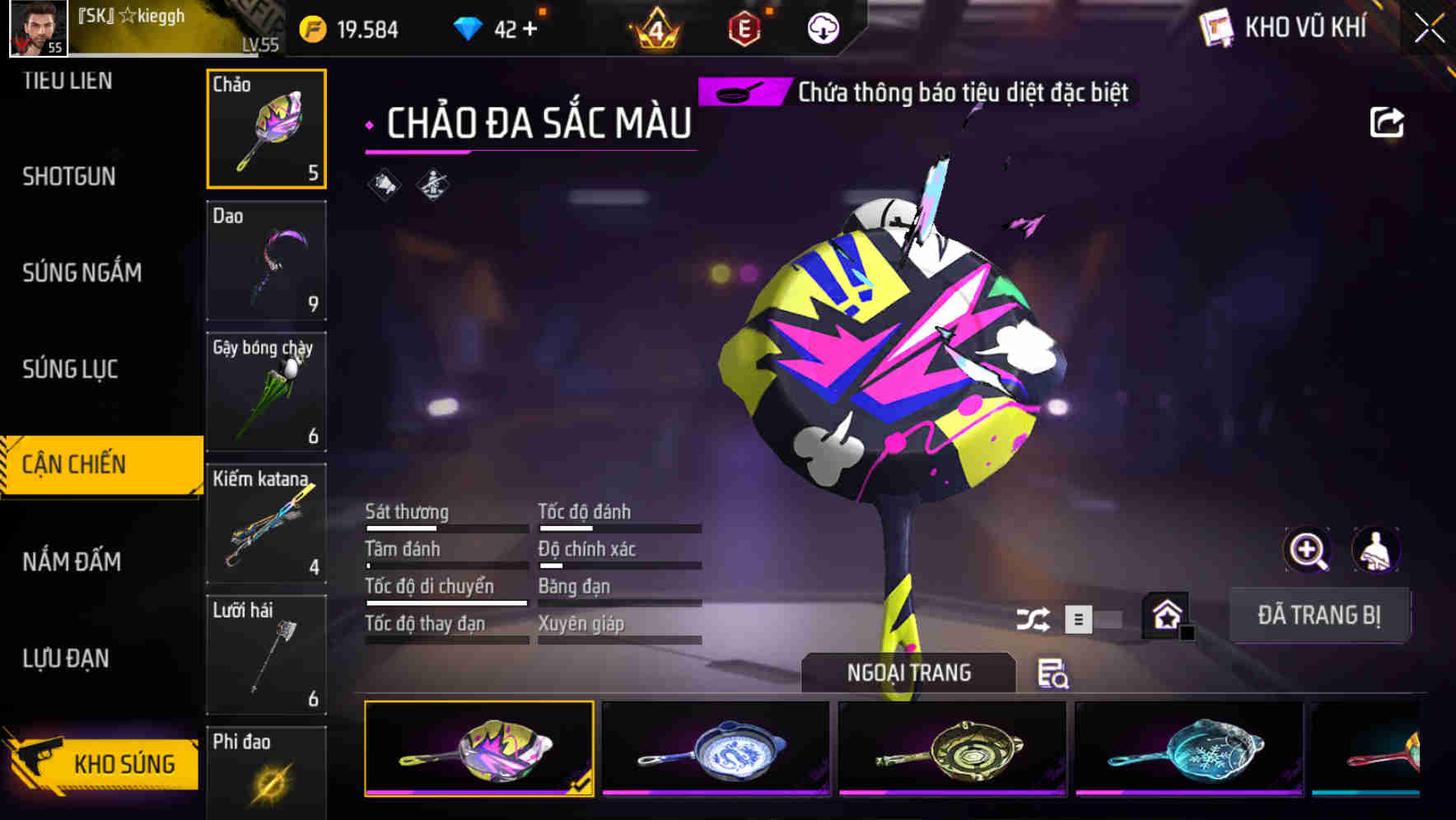Open the cloud download icon in top bar

coord(821,30)
